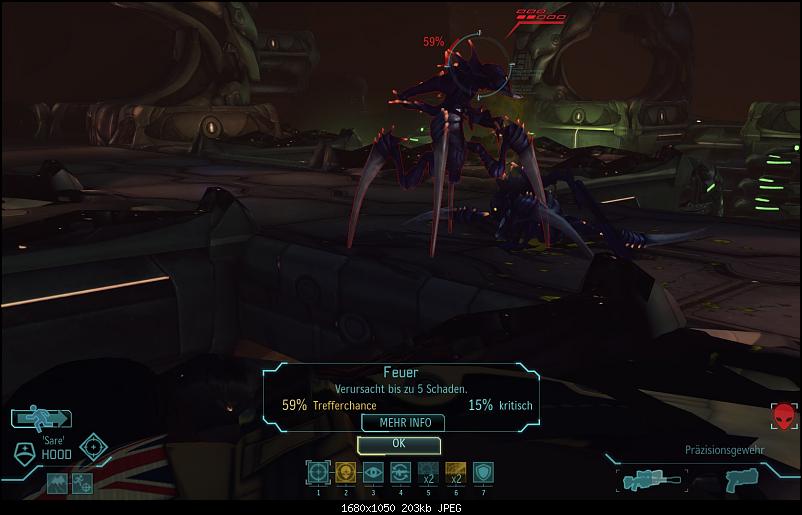The height and width of the screenshot is (515, 802).
Task: Select the Fire crosshair ability in slot 1
Action: 318,471
